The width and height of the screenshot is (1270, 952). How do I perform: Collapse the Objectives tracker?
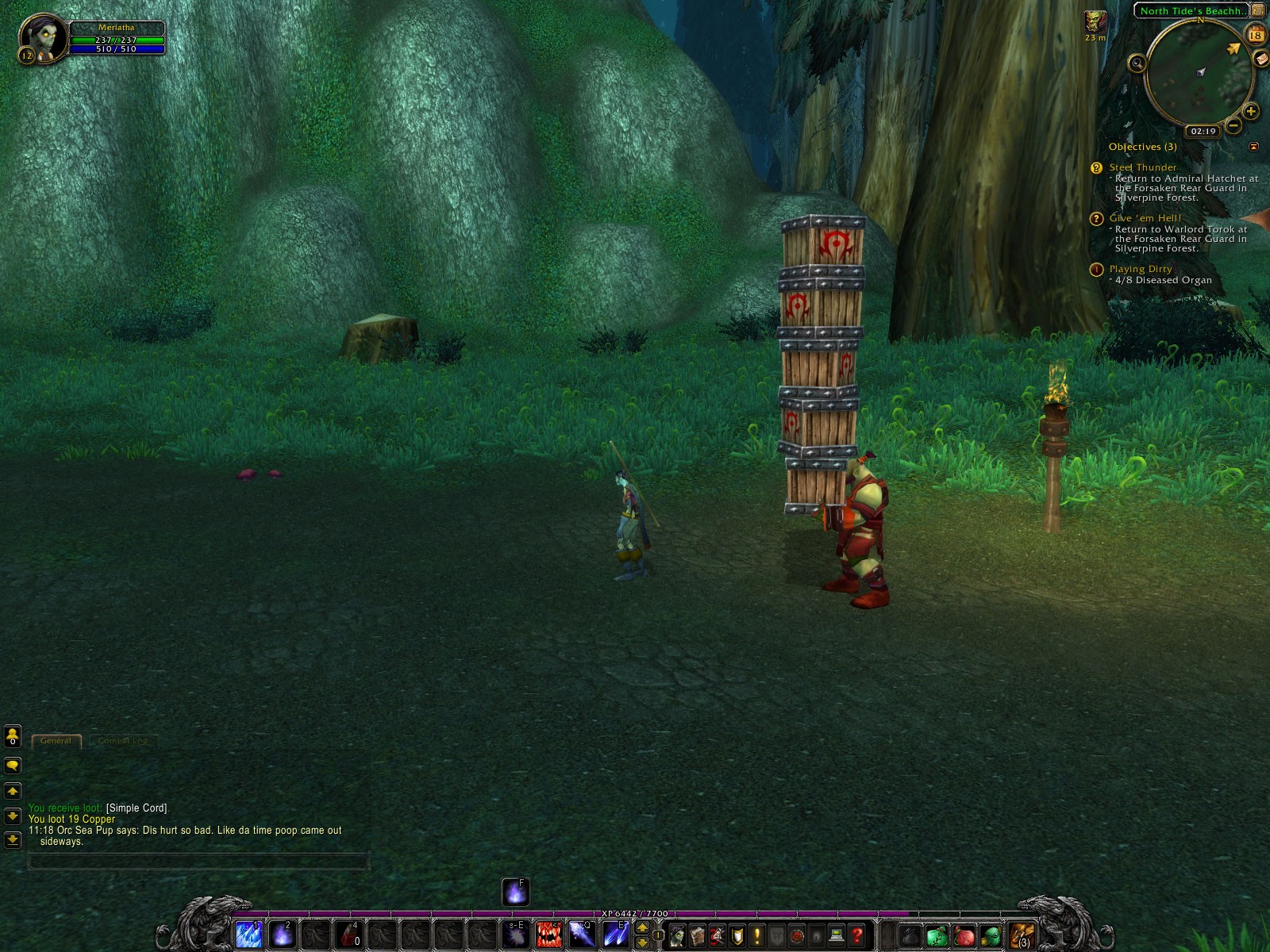(x=1253, y=147)
